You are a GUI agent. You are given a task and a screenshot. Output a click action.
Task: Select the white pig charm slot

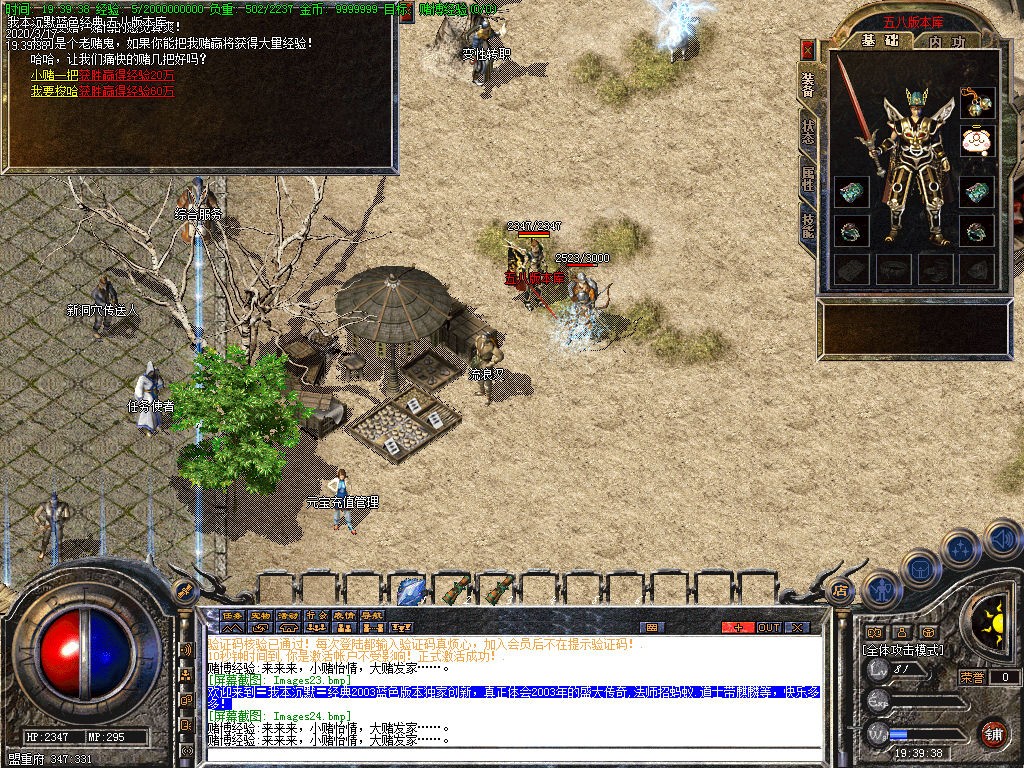point(977,141)
